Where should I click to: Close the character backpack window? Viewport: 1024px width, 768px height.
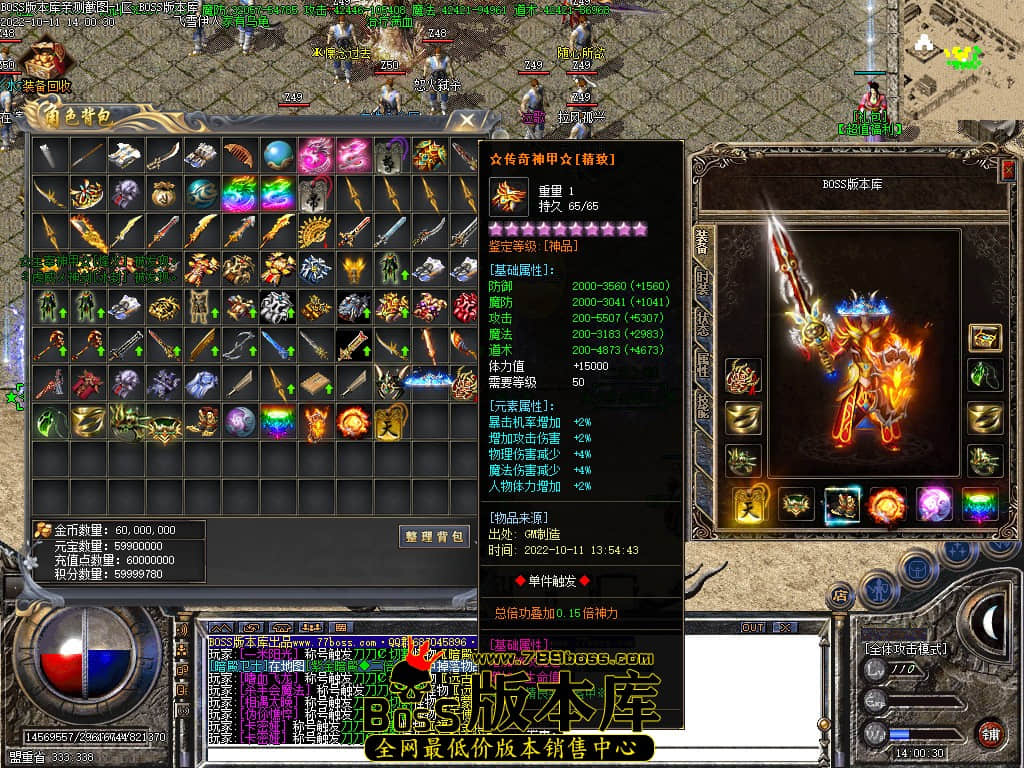[467, 121]
